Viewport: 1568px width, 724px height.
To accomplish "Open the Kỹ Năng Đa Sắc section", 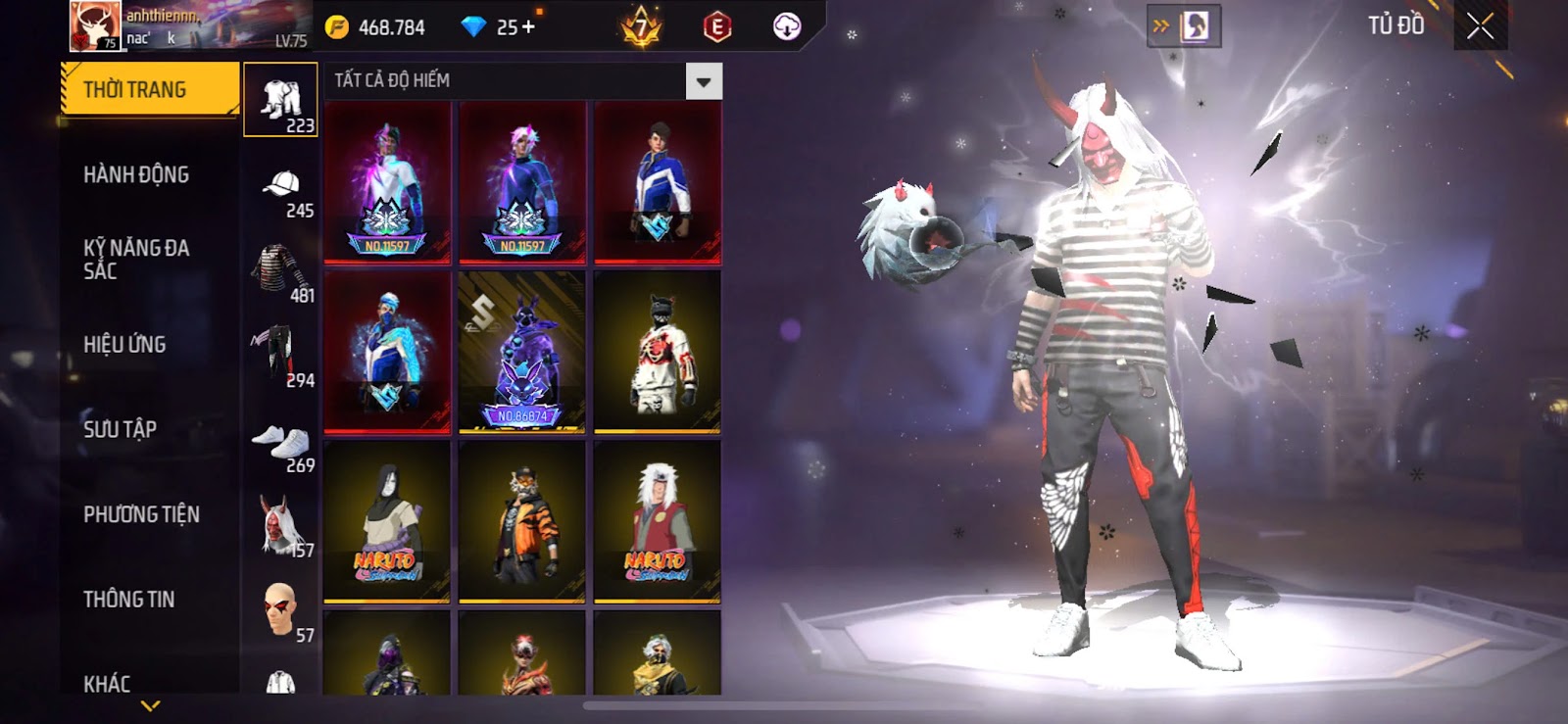I will (x=136, y=260).
